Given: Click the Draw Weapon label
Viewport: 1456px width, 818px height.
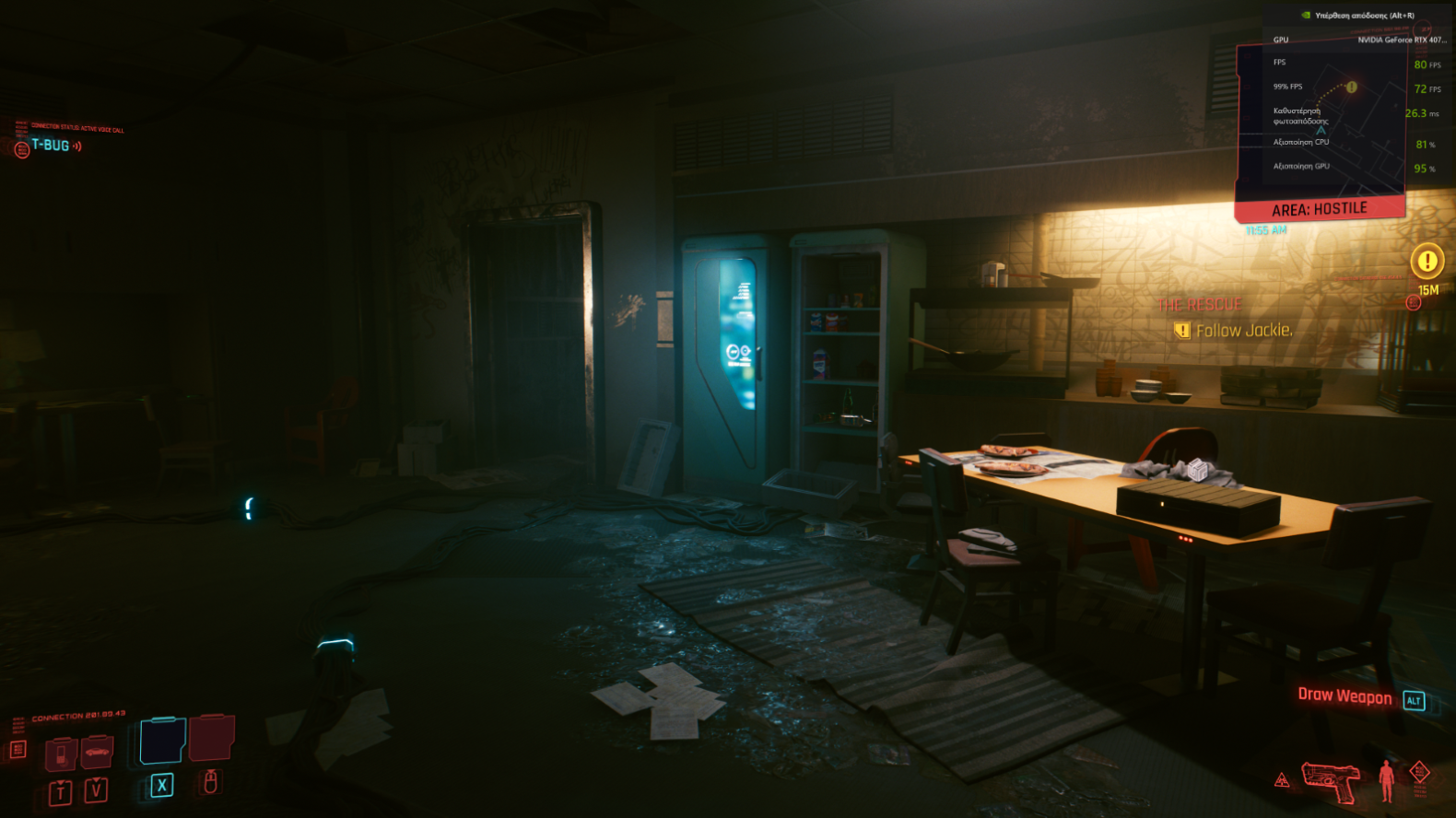Looking at the screenshot, I should [x=1344, y=696].
